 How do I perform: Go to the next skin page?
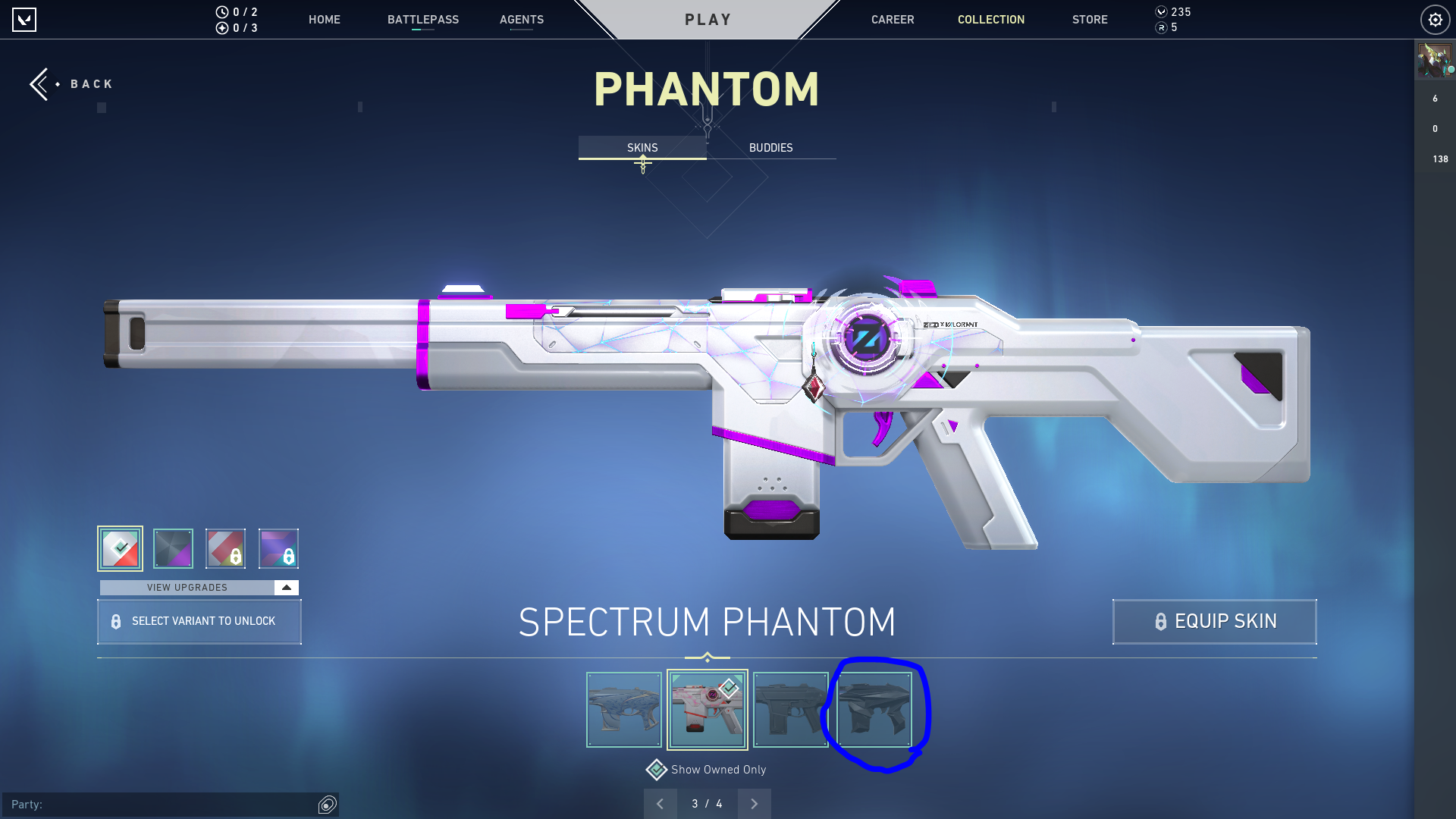point(754,803)
